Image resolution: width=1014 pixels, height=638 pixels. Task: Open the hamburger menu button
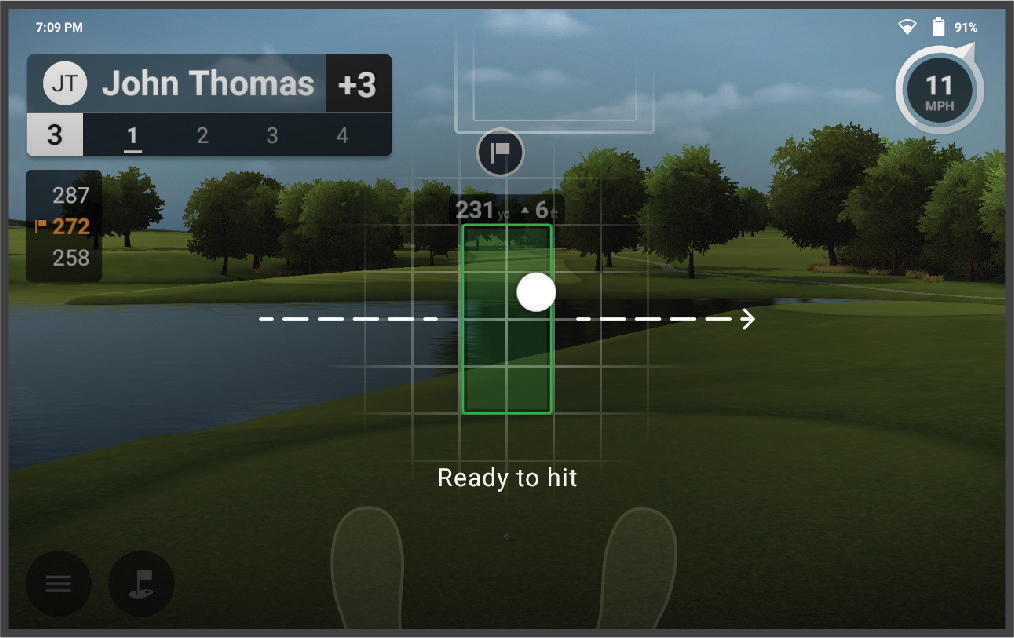58,584
